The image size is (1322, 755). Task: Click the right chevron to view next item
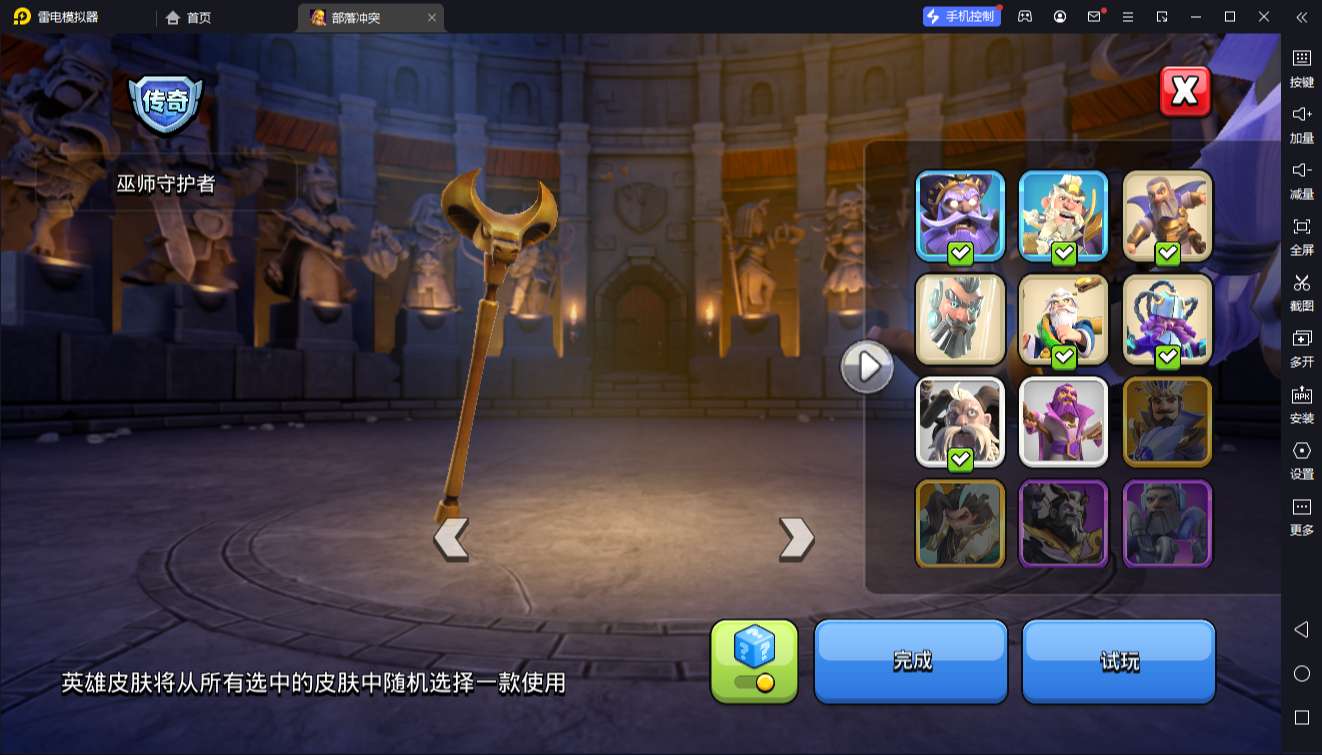point(795,538)
